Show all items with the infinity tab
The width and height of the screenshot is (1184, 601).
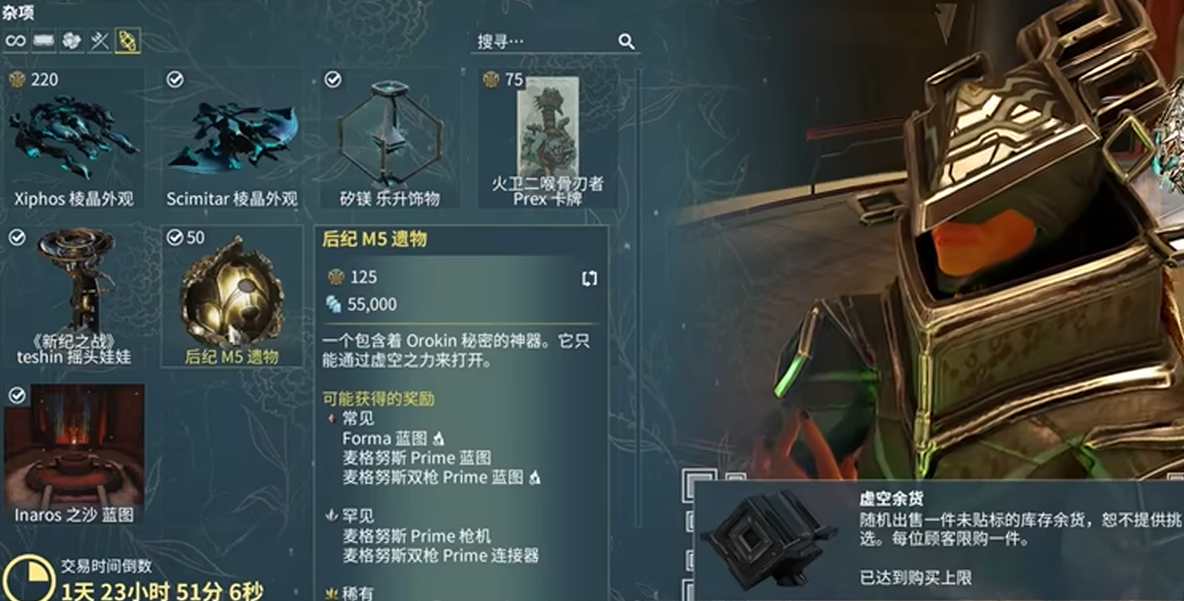point(15,41)
